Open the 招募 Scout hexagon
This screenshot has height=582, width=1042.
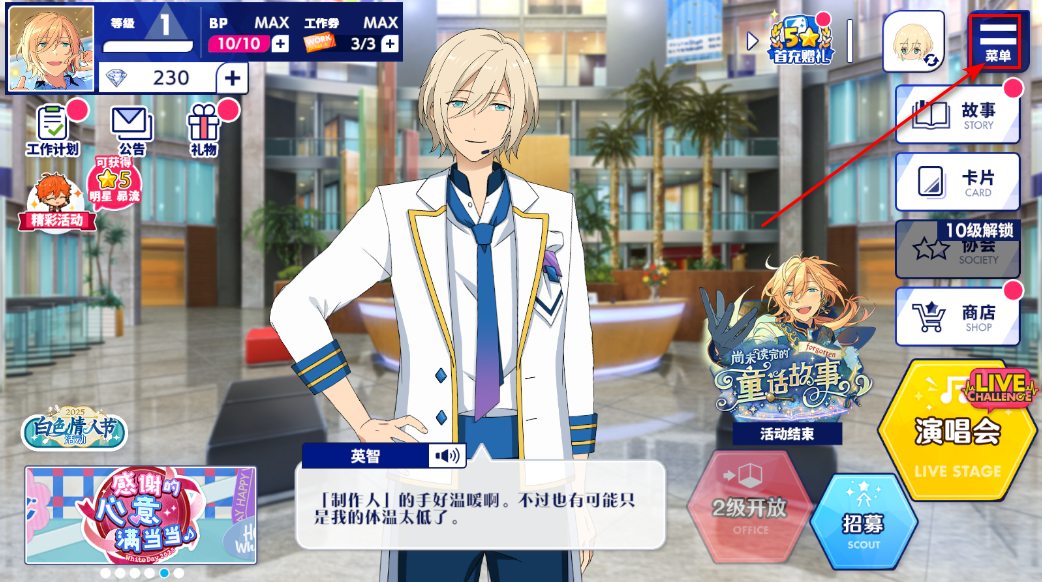pyautogui.click(x=863, y=521)
